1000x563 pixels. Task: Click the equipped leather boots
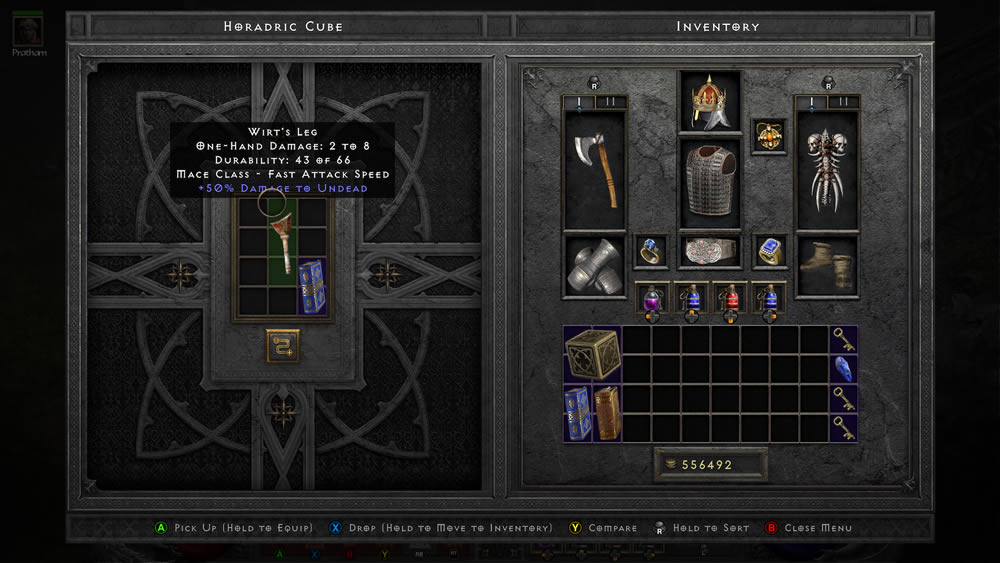[826, 266]
